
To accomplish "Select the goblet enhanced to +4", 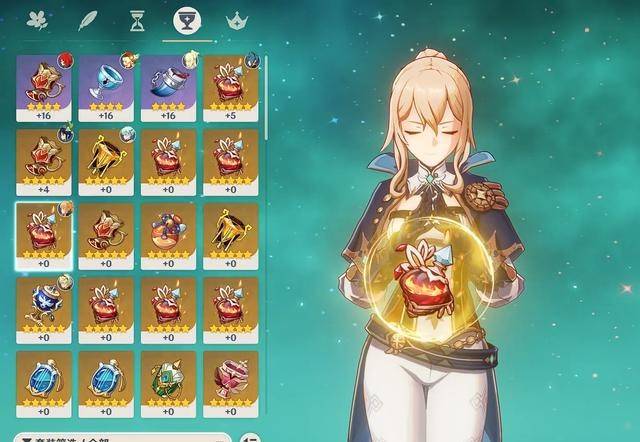I will (x=45, y=161).
